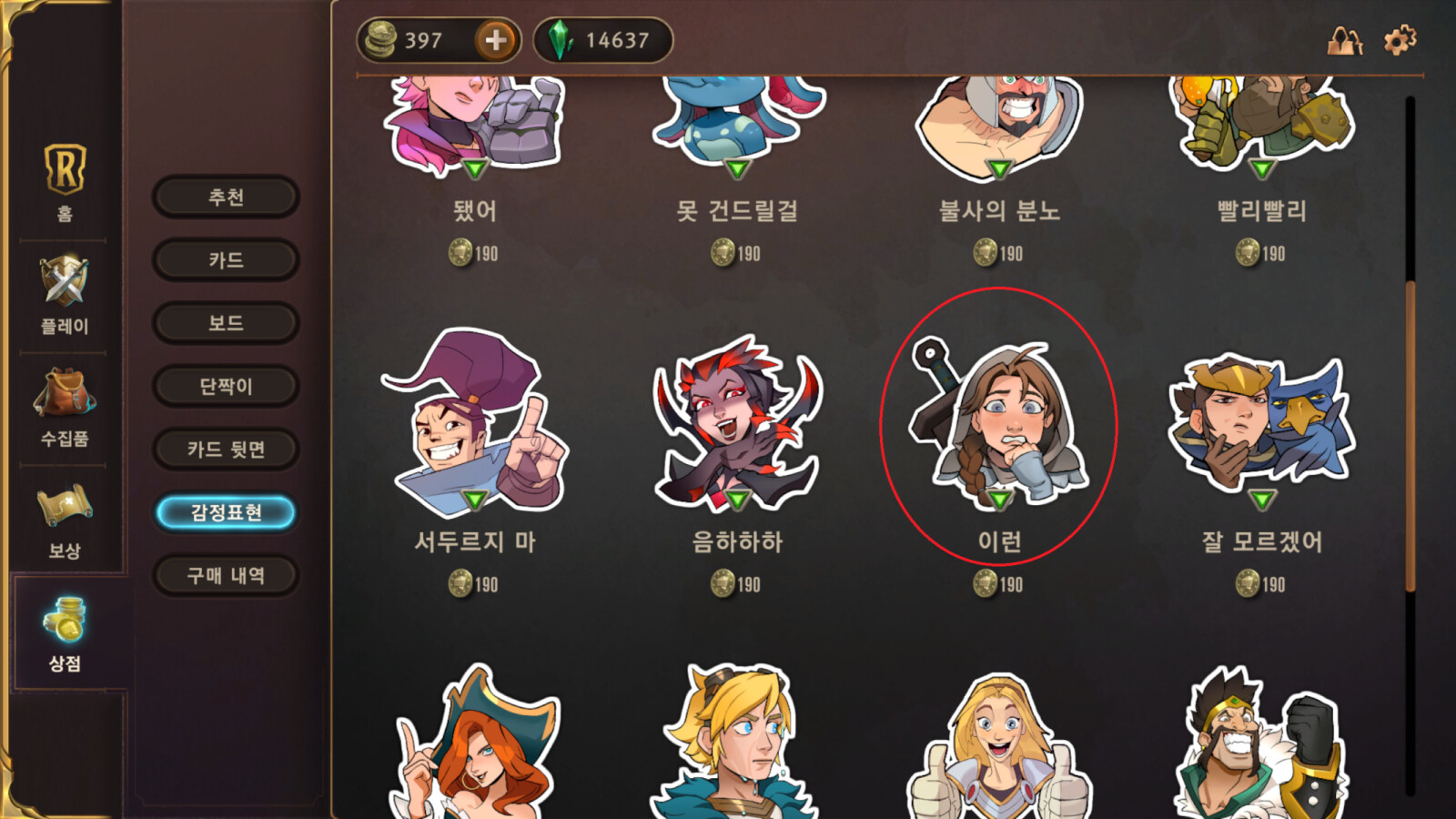1456x819 pixels.
Task: Open the settings gear at top right
Action: 1399,41
